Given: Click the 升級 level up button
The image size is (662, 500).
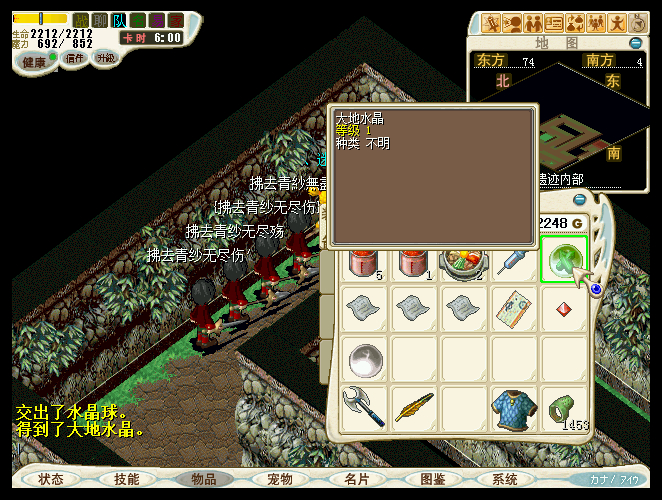Looking at the screenshot, I should coord(105,58).
